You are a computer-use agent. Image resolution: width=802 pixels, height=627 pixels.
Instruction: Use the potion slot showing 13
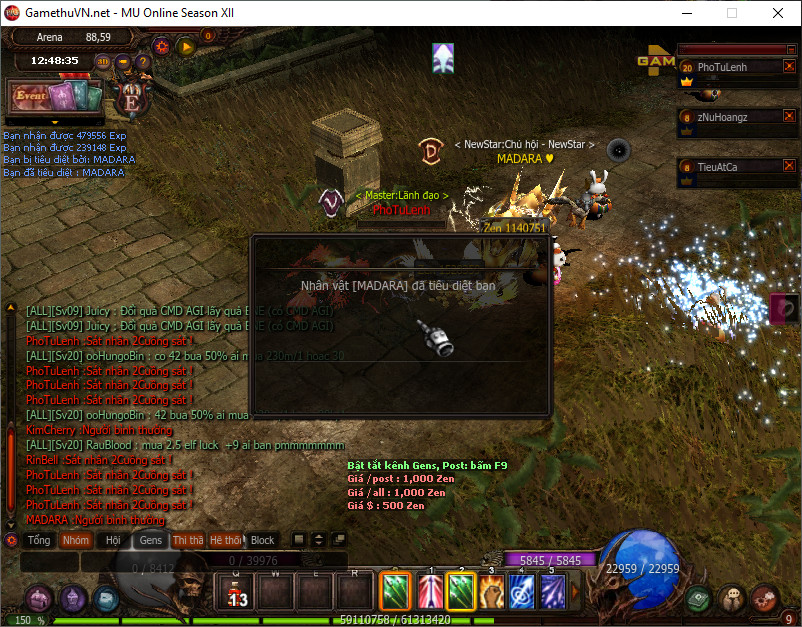(x=238, y=593)
